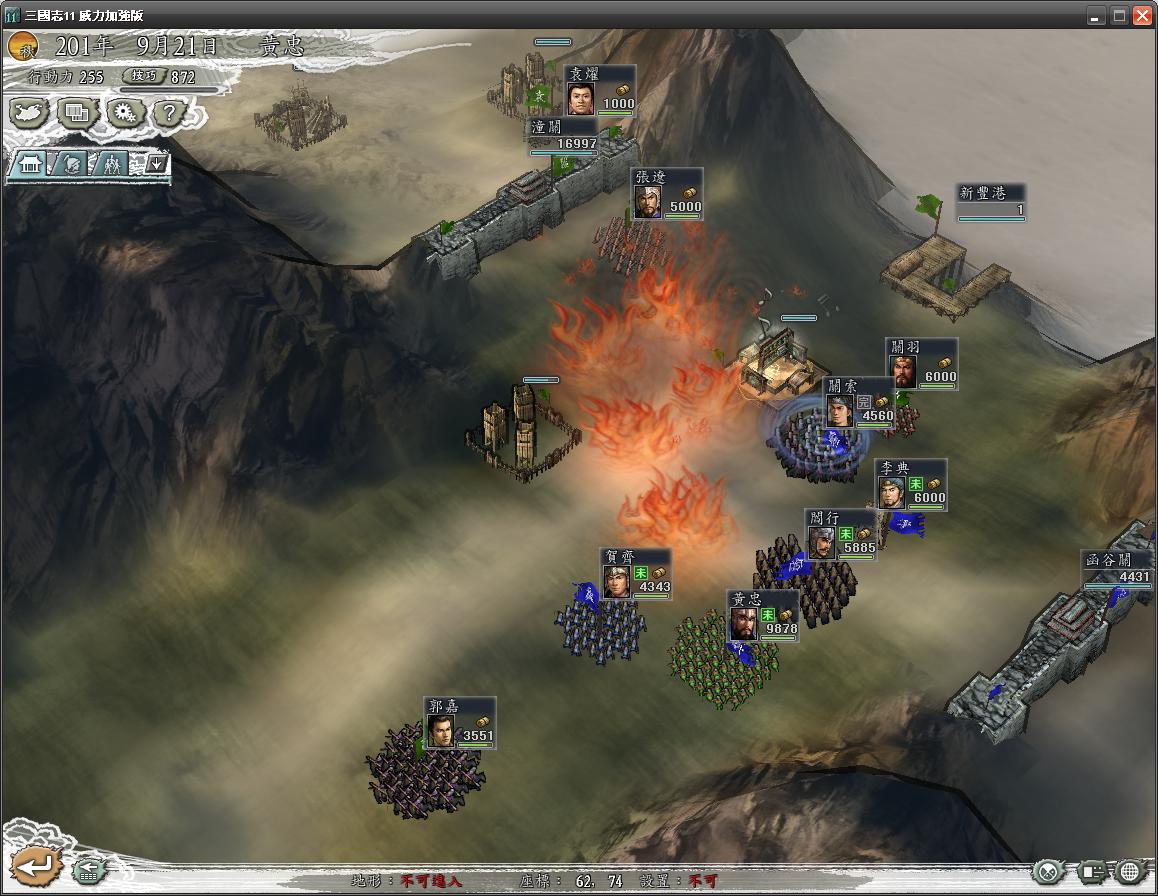This screenshot has width=1158, height=896.
Task: Close the game window
Action: (x=1141, y=15)
